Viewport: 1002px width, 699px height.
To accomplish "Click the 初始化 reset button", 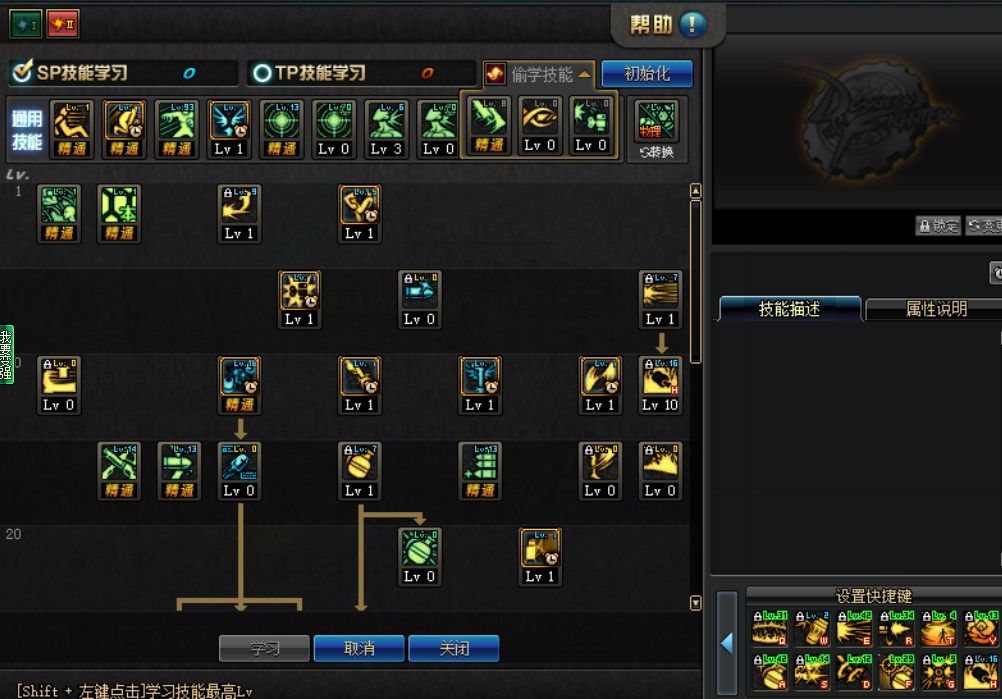I will [647, 74].
